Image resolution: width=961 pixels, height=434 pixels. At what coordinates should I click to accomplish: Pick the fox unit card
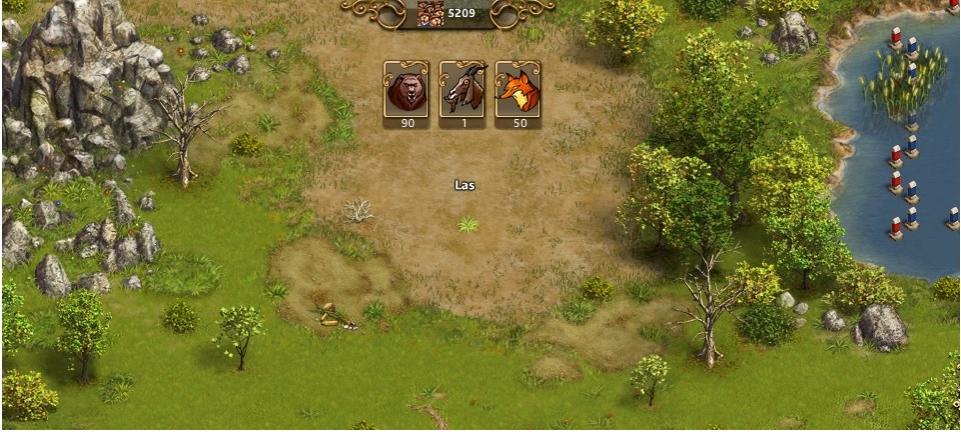tap(518, 91)
